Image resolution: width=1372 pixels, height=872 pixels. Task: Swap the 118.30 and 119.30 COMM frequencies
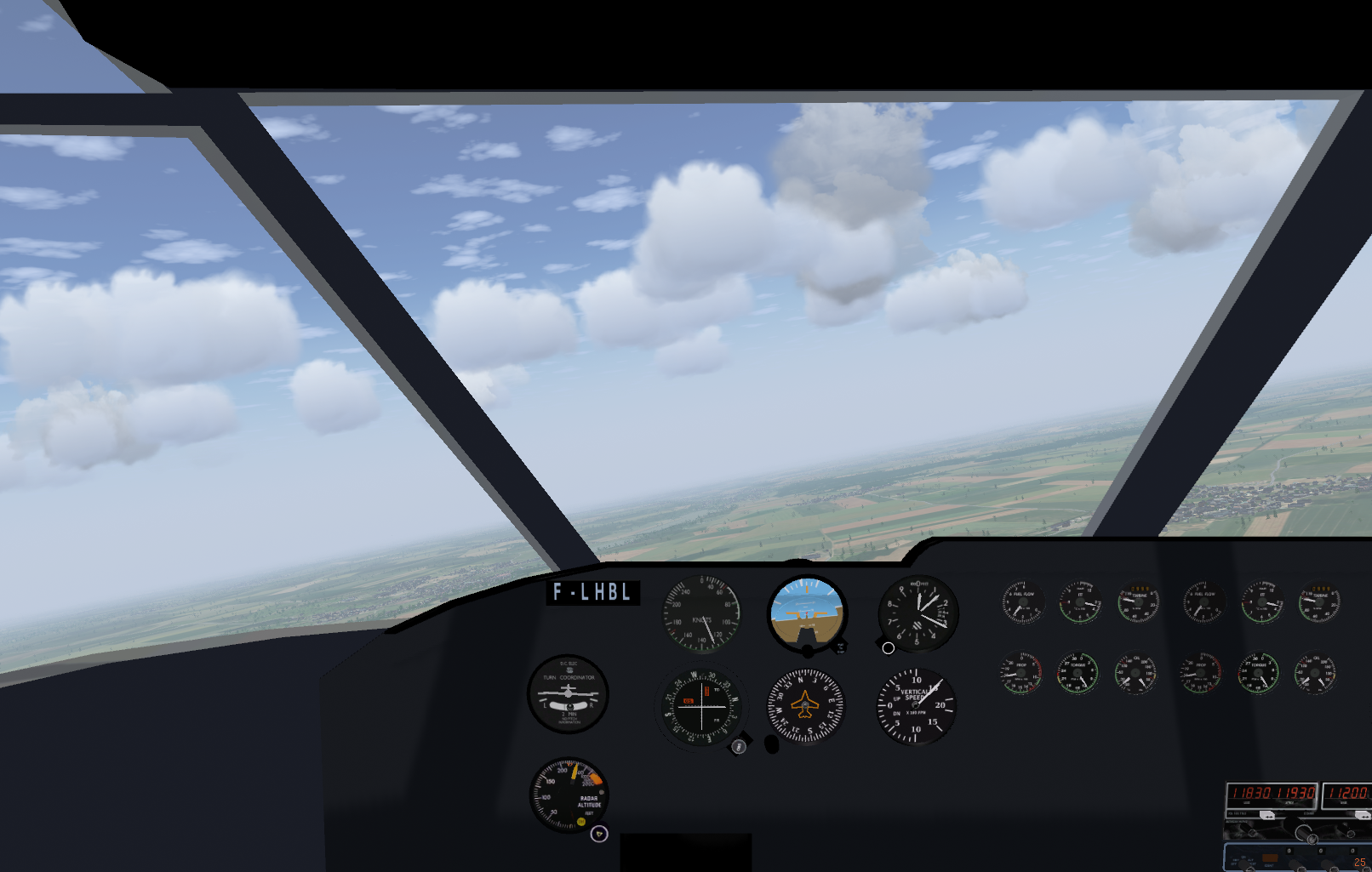tap(1267, 814)
